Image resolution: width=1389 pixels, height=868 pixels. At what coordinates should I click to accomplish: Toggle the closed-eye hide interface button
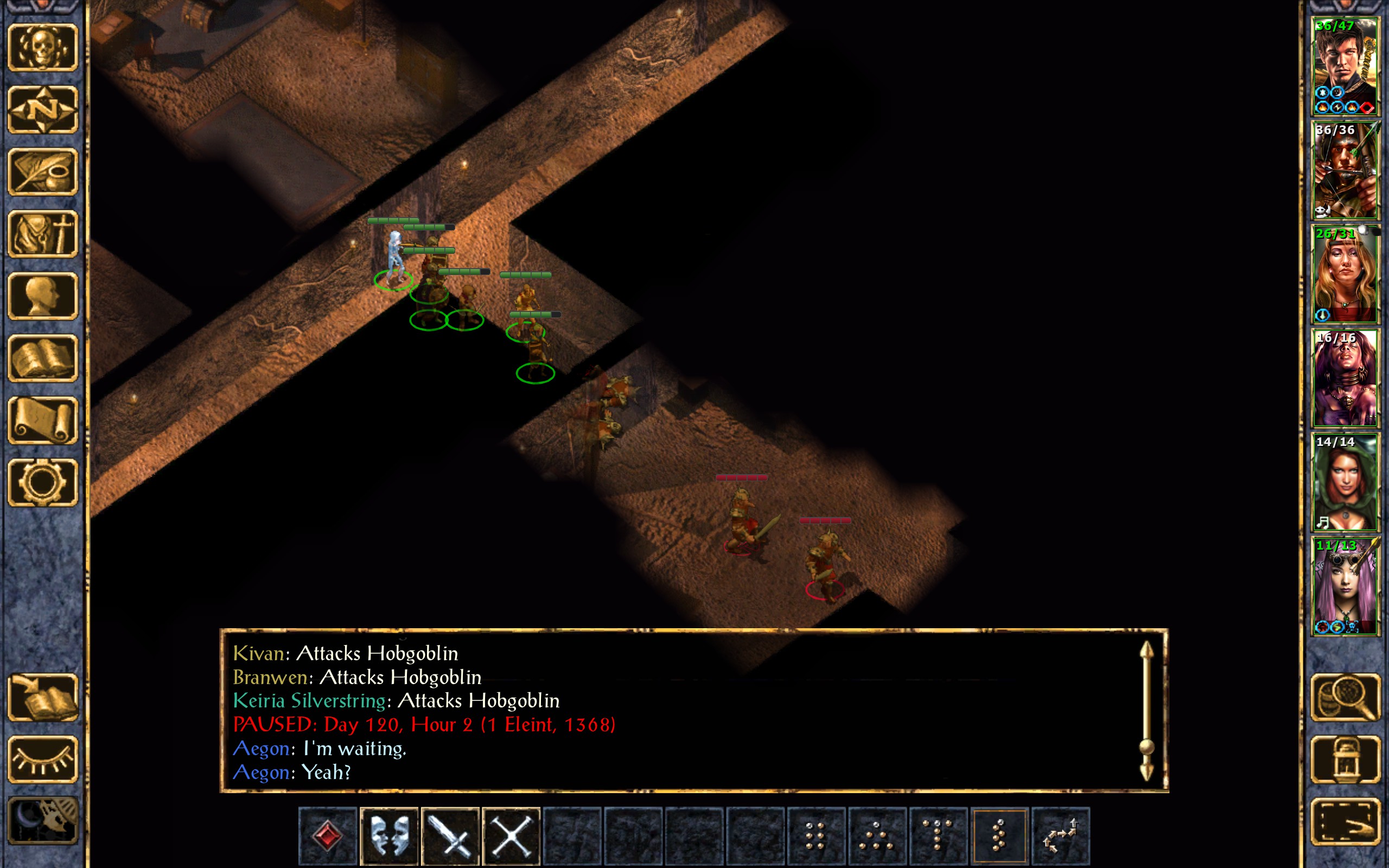pos(43,759)
